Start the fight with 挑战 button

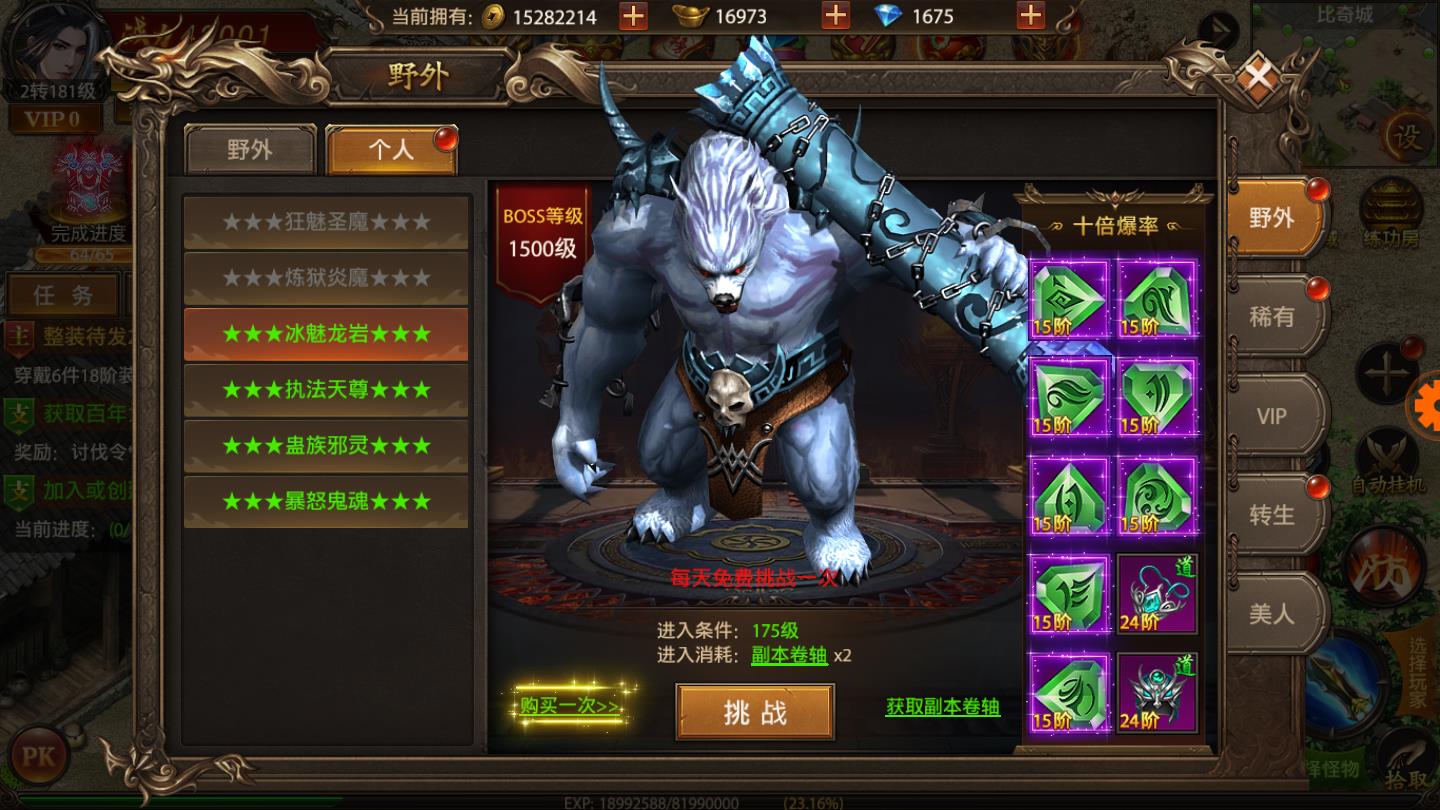755,712
